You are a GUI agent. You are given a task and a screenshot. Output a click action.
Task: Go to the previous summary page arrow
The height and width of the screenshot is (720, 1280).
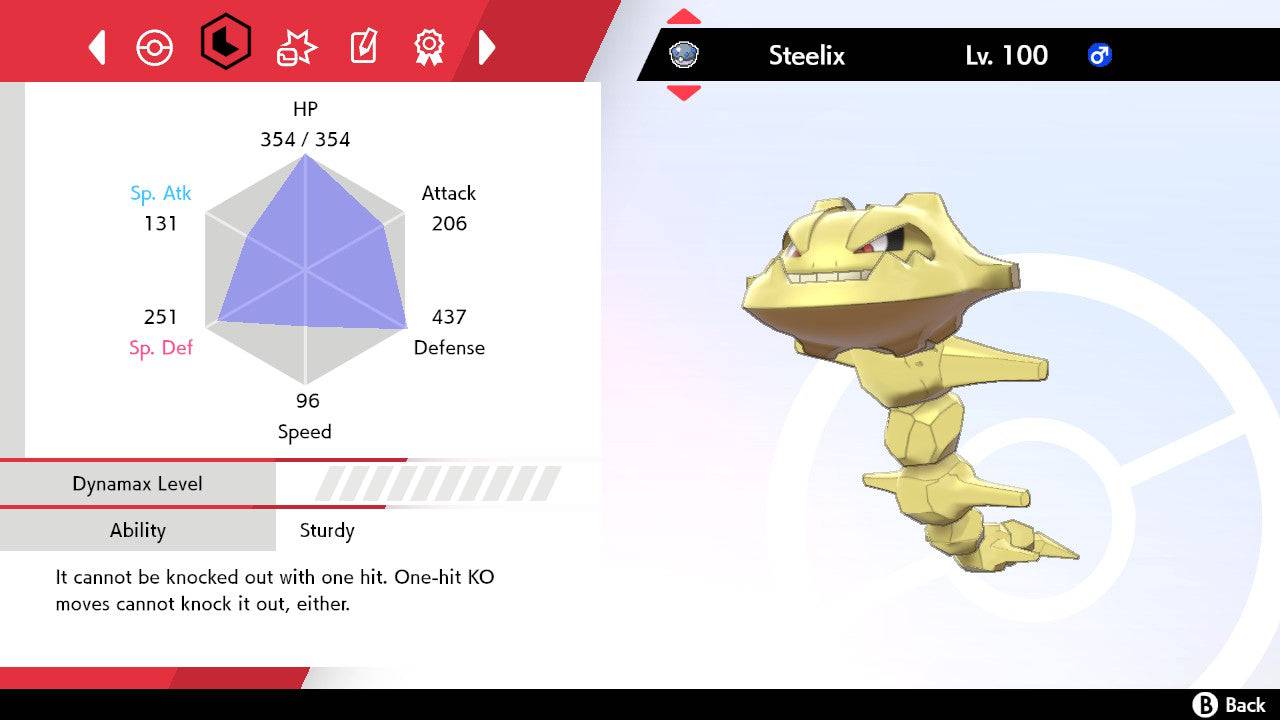tap(97, 47)
